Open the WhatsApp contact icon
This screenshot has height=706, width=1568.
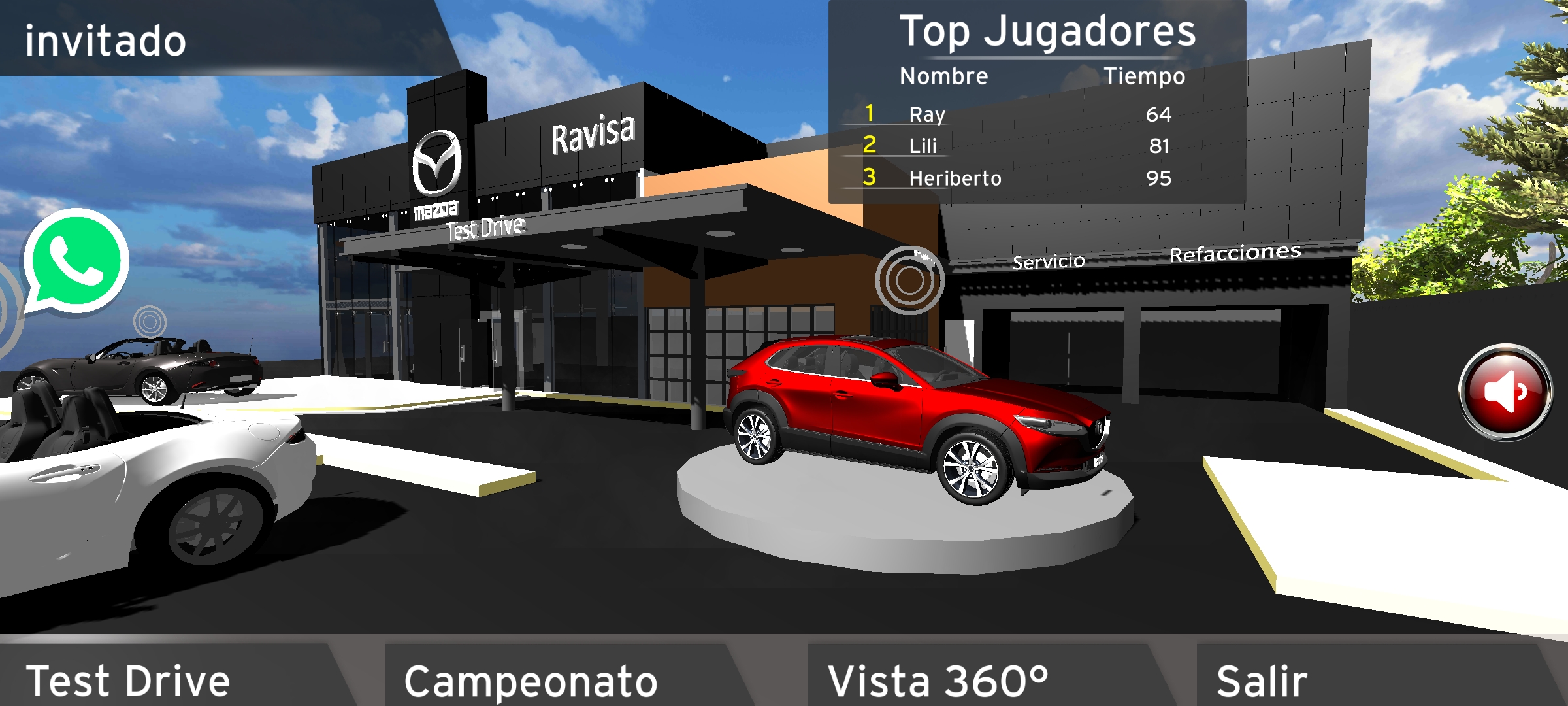click(75, 262)
